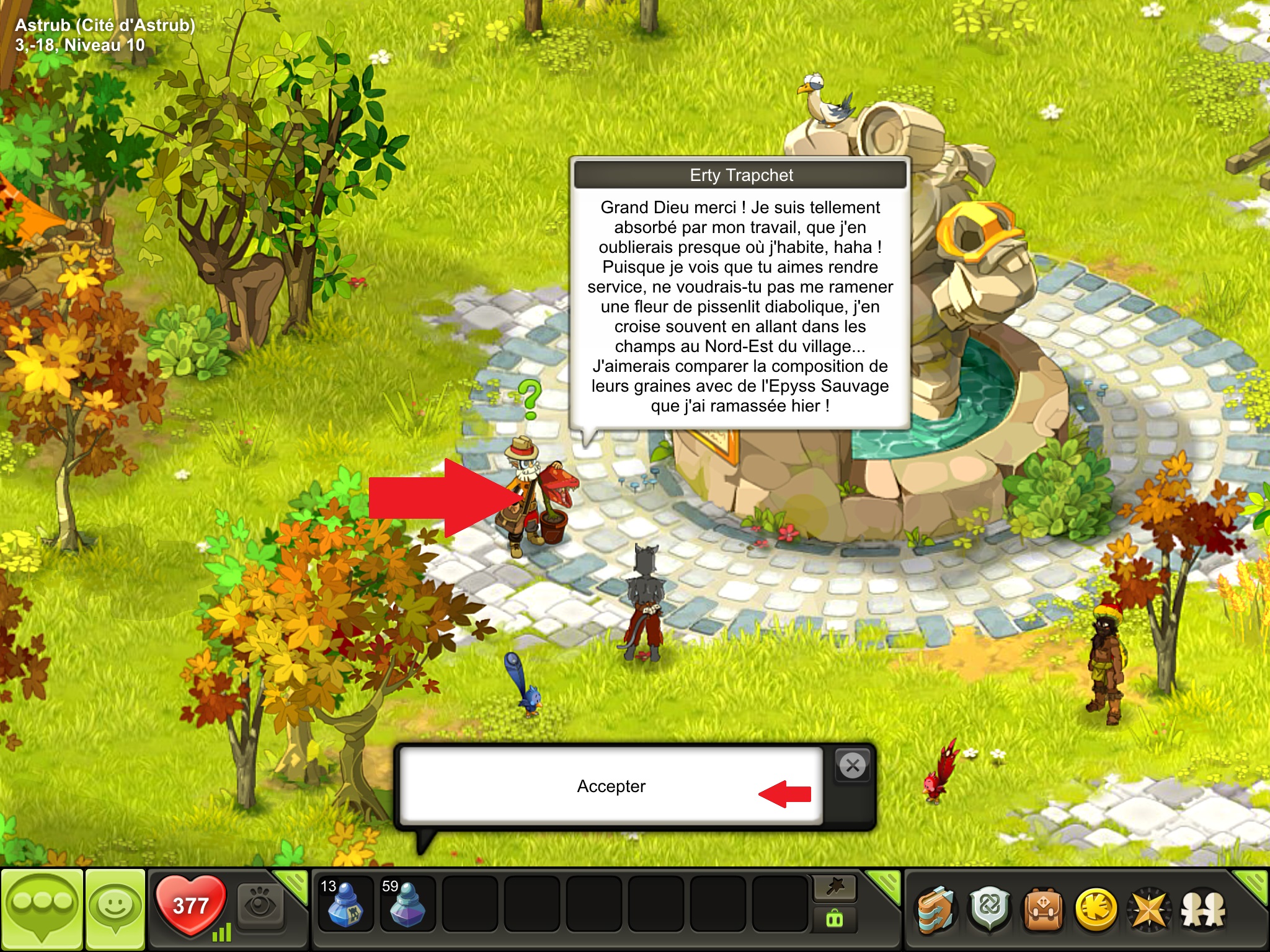Open the gold kama coin shop

[1096, 910]
